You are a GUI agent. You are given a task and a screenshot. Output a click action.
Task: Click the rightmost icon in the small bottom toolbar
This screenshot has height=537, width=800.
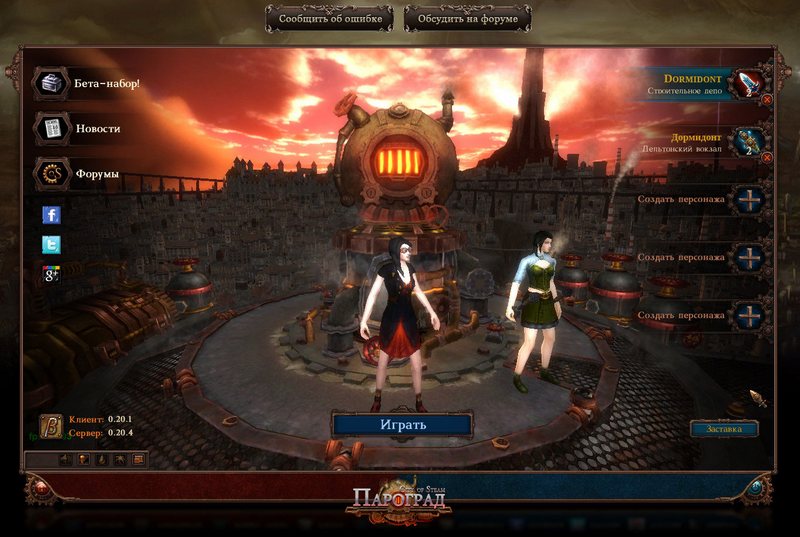pos(138,459)
